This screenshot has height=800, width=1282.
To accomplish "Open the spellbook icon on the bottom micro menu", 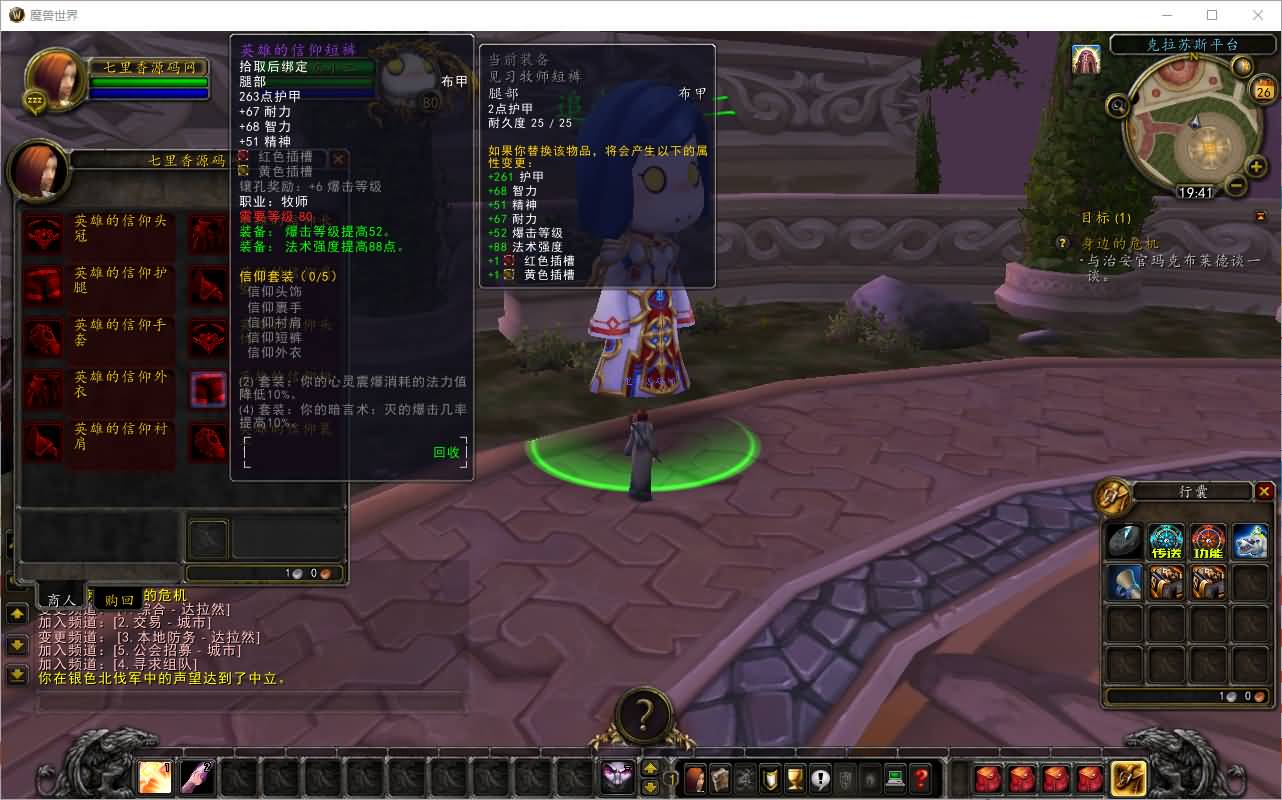I will point(720,776).
